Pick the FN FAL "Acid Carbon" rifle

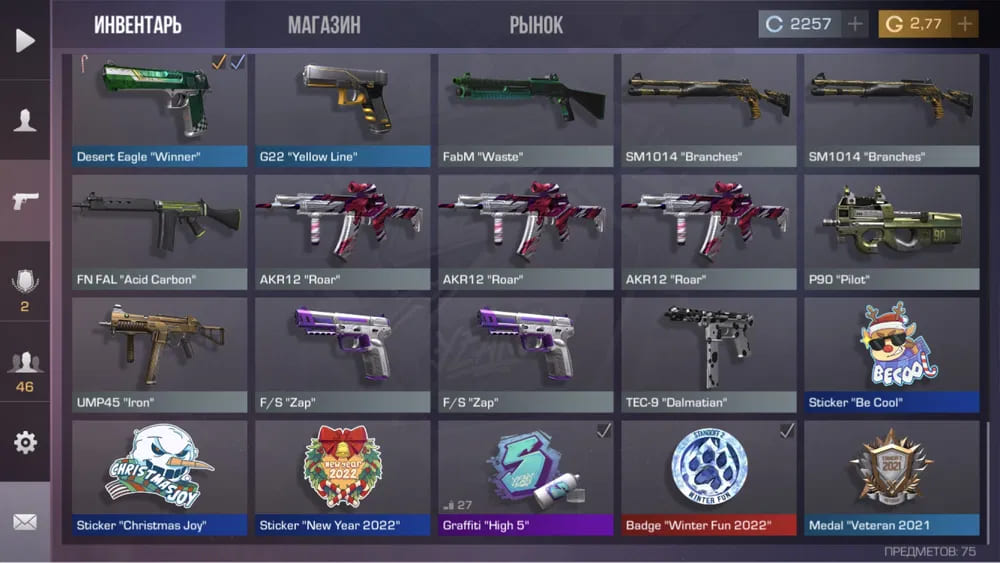point(160,232)
